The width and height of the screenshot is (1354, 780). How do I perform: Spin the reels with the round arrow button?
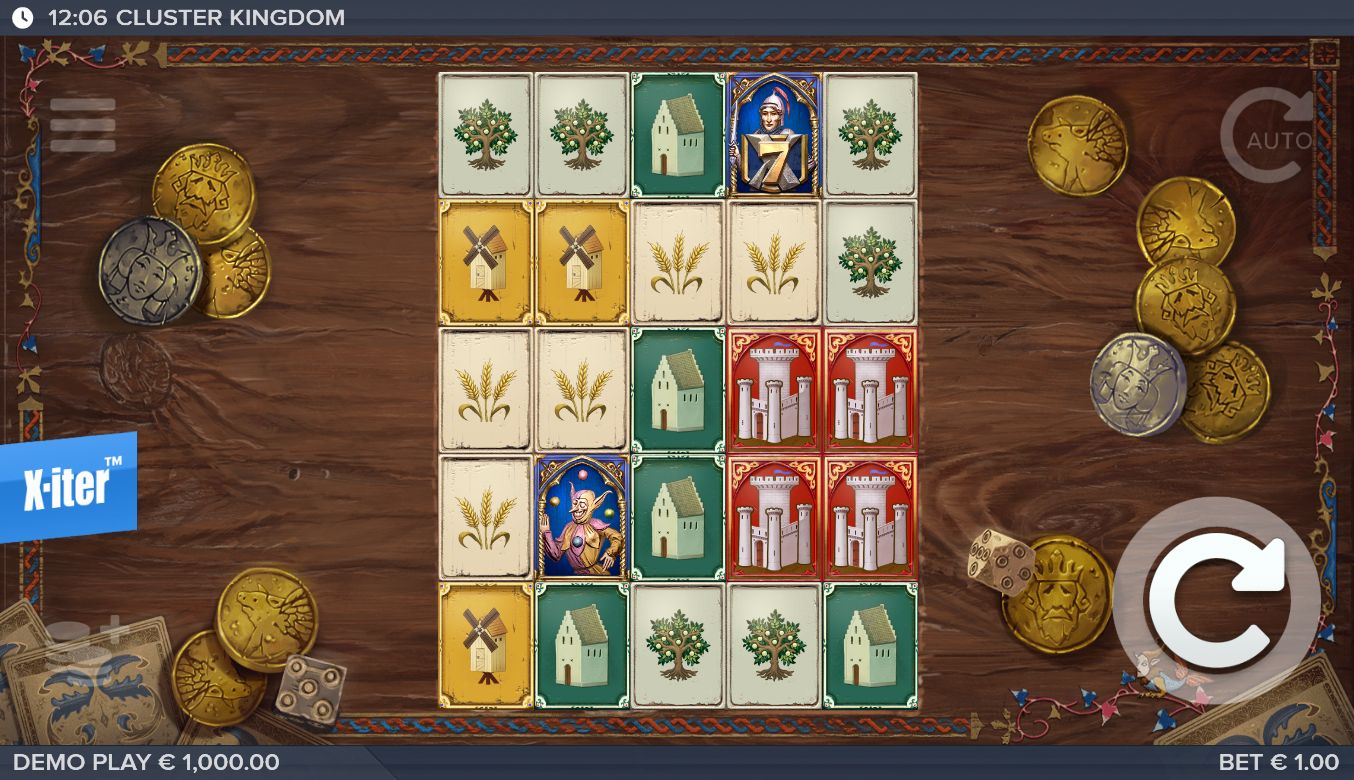tap(1216, 600)
